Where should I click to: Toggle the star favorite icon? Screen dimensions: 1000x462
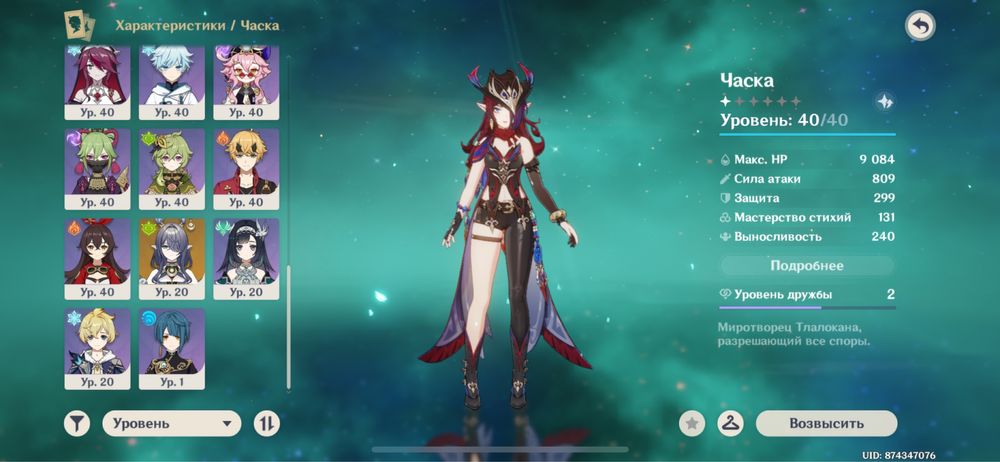point(690,423)
